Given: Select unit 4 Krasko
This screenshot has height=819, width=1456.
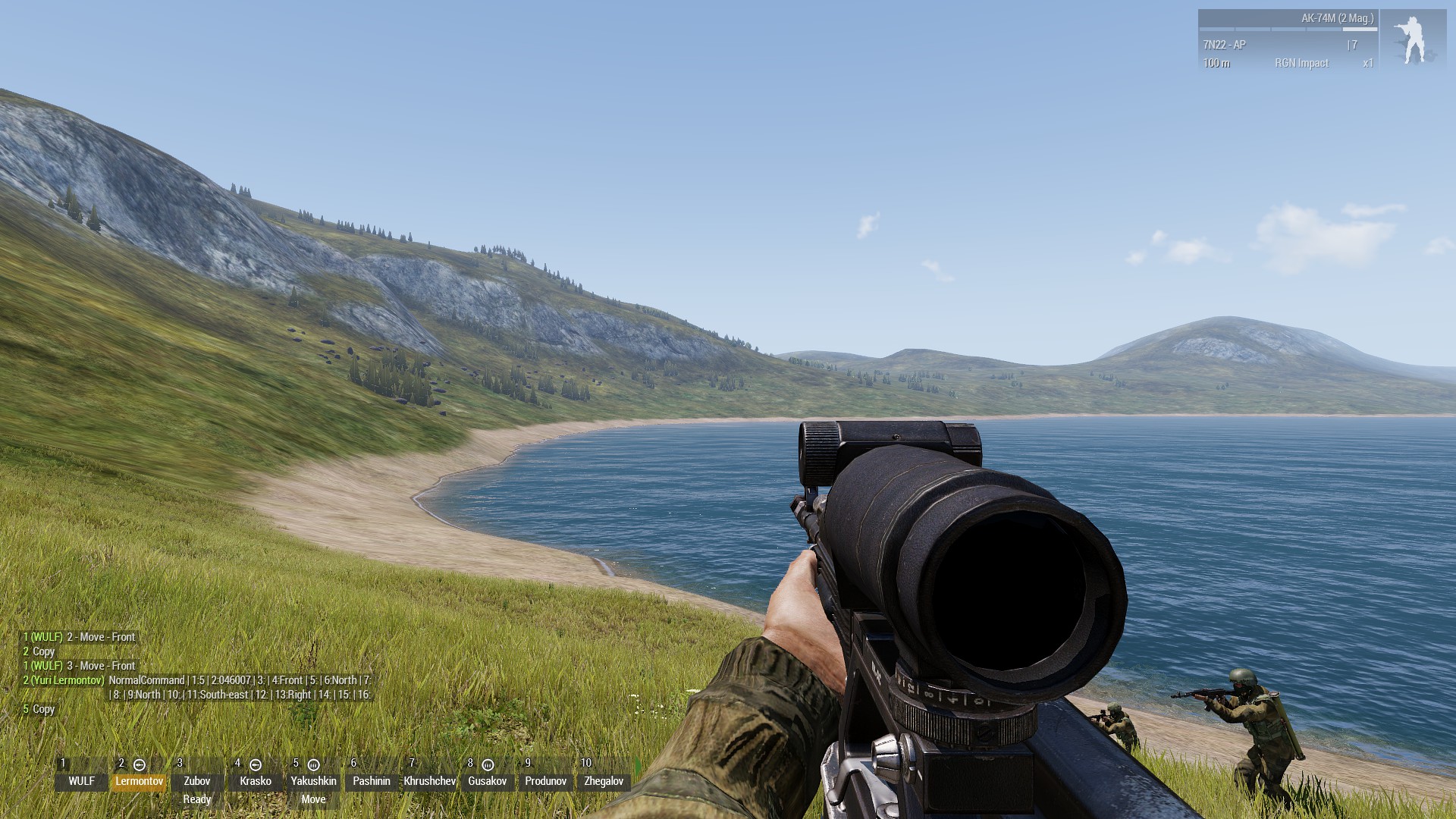Looking at the screenshot, I should coord(256,780).
